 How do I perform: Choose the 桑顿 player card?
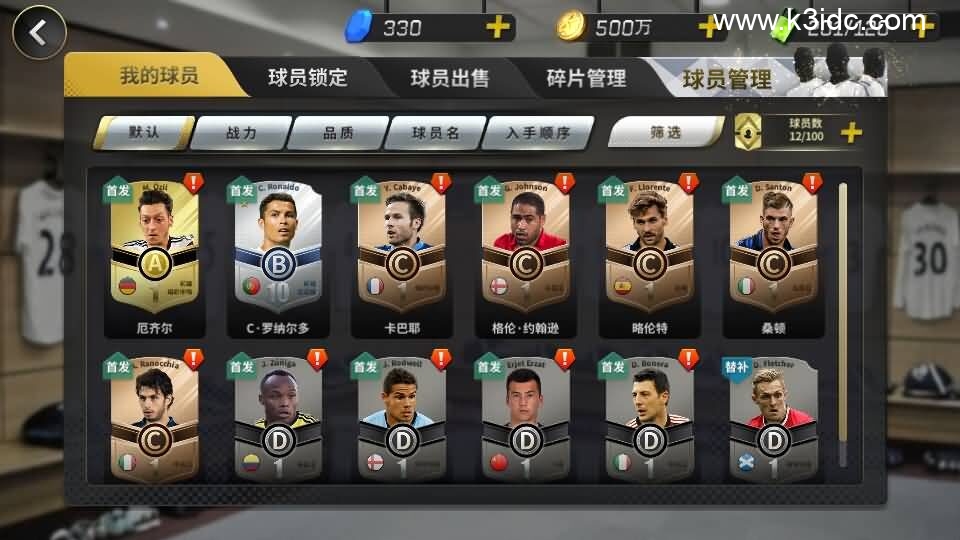pyautogui.click(x=773, y=256)
